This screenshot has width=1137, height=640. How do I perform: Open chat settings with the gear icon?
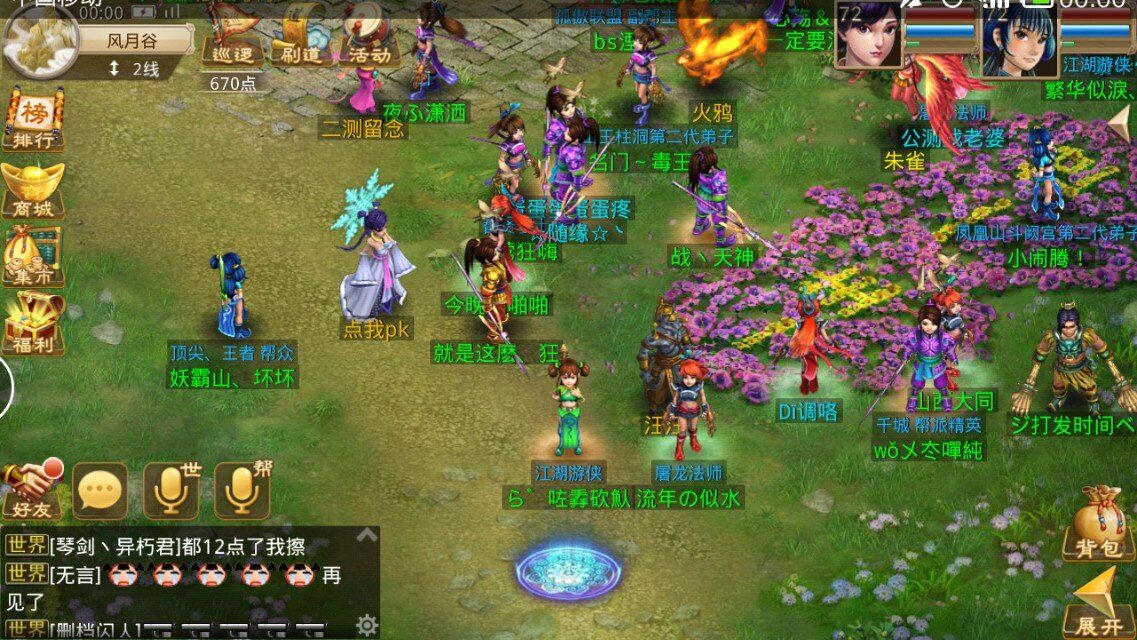(x=367, y=625)
